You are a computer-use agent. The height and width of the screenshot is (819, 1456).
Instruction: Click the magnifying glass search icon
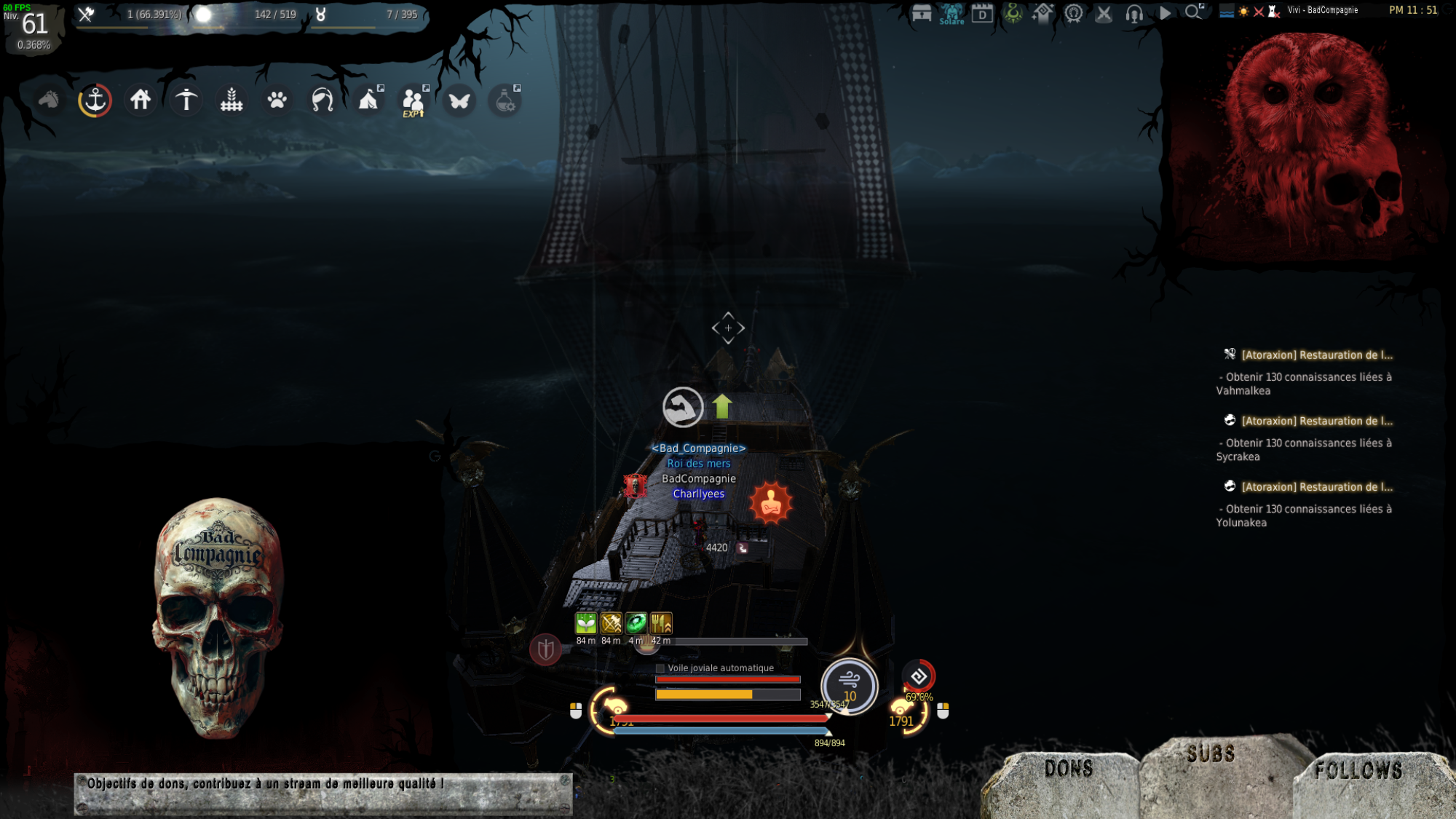1193,12
